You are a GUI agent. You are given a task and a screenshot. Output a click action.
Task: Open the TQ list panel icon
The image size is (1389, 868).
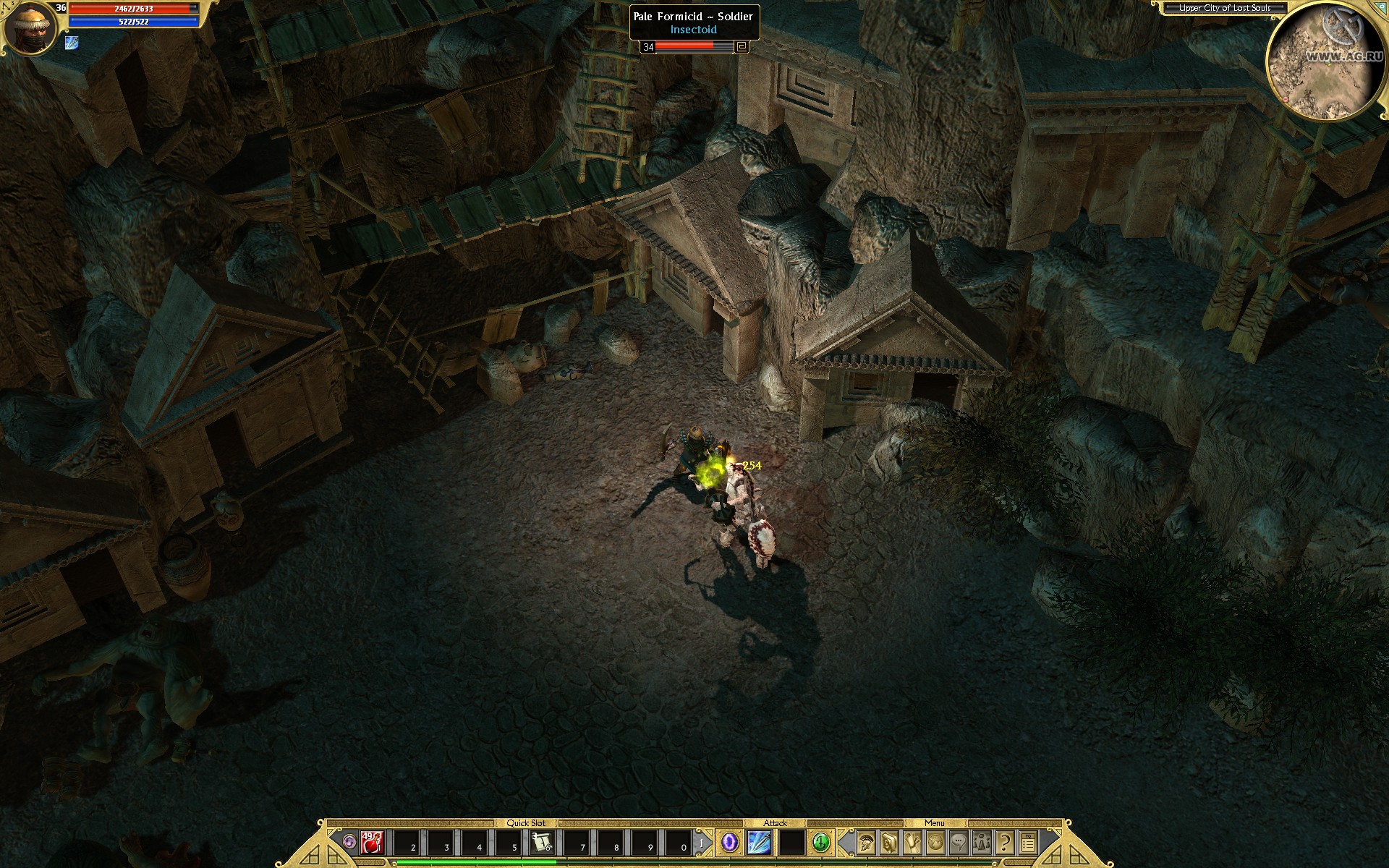coord(1028,842)
